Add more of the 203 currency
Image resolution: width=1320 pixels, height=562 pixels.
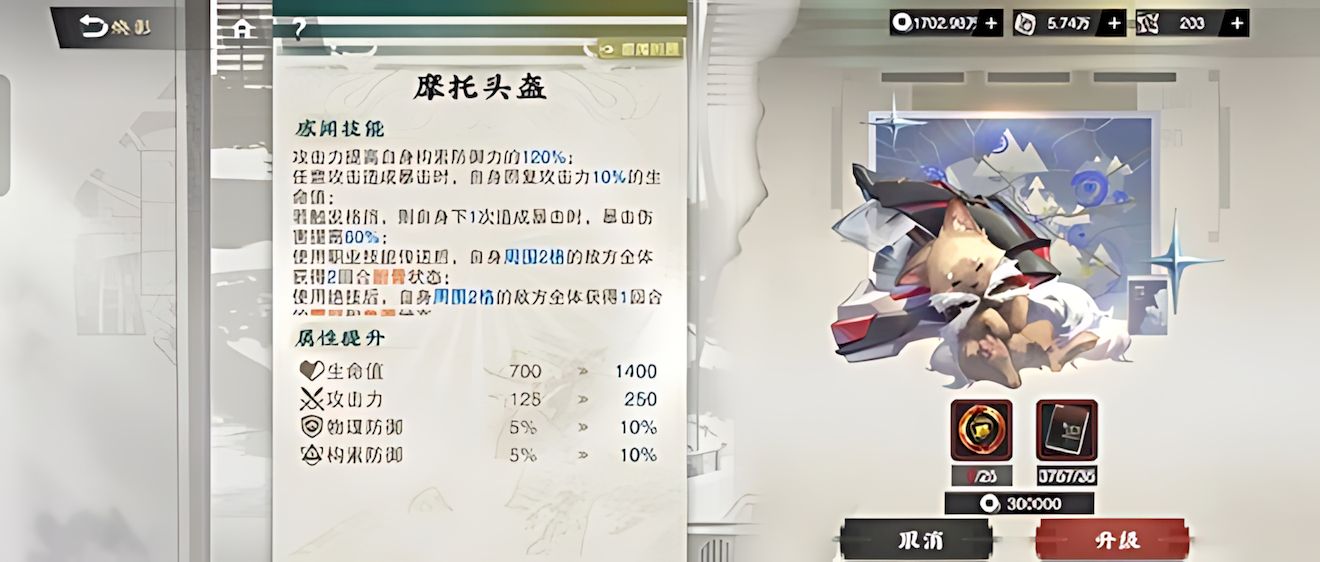click(1237, 24)
